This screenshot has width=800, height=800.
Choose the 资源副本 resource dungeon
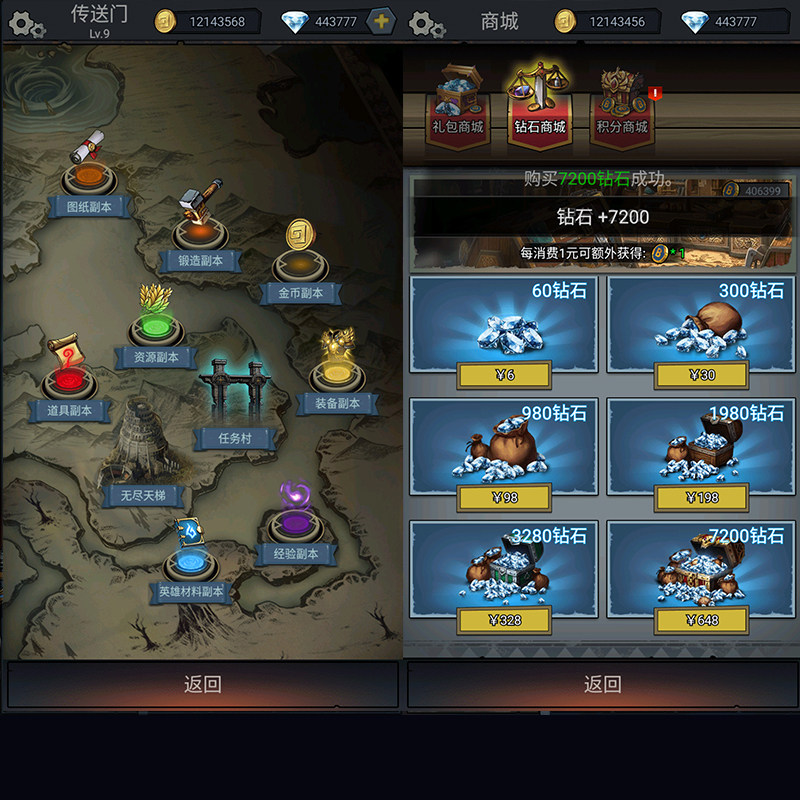[155, 330]
